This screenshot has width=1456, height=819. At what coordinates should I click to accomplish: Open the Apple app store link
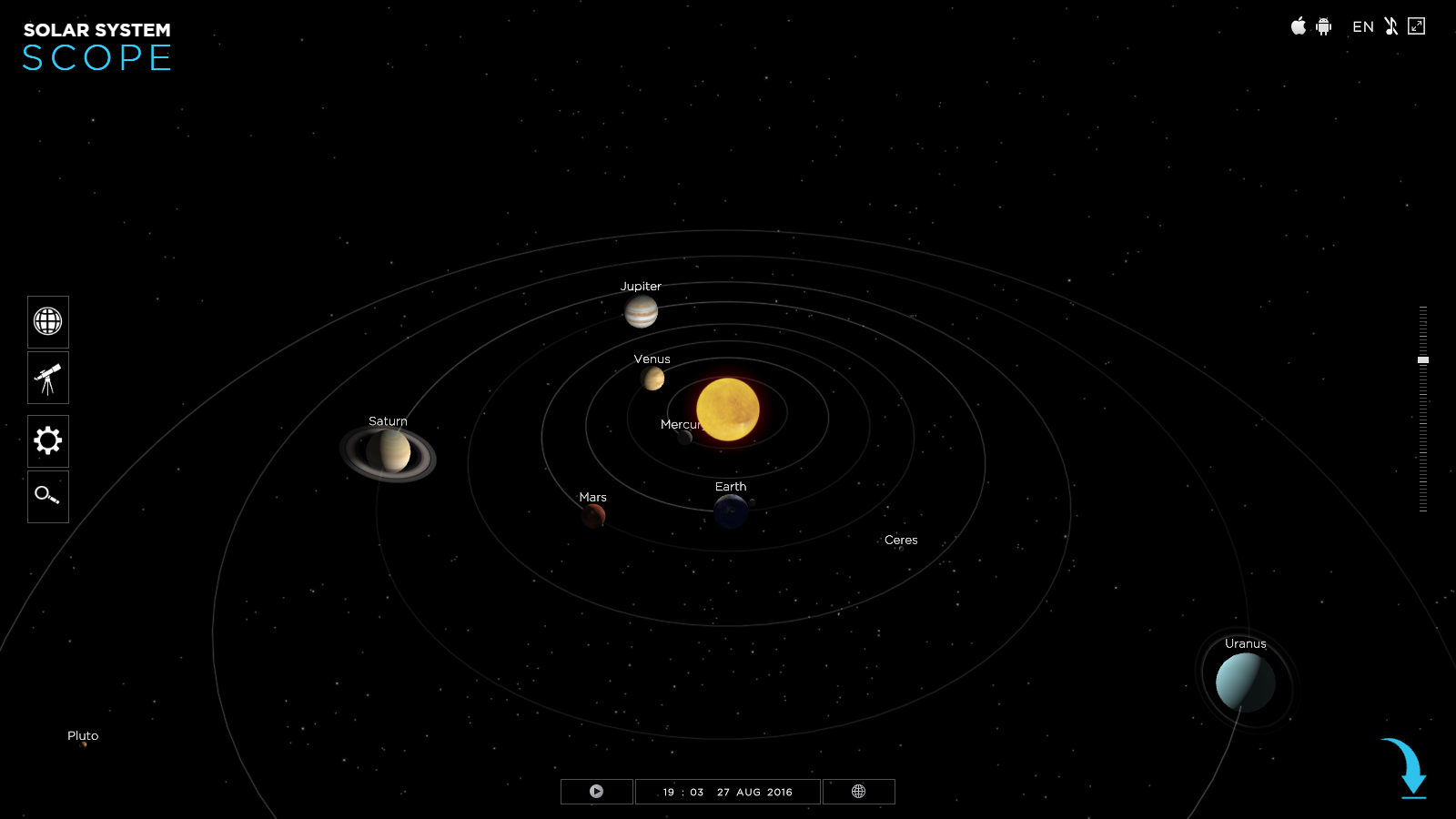pos(1299,26)
